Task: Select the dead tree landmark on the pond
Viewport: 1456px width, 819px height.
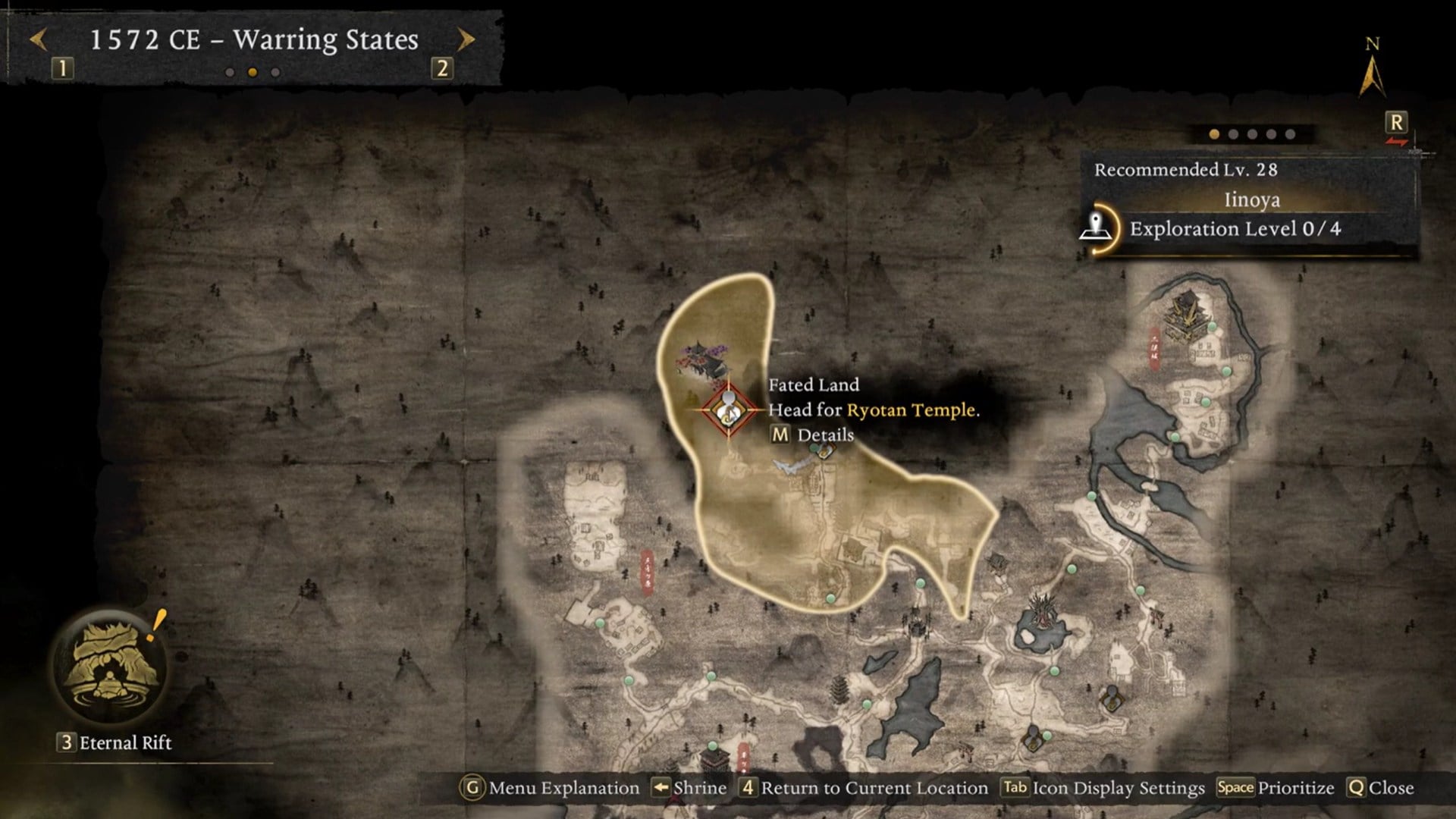Action: 1043,610
